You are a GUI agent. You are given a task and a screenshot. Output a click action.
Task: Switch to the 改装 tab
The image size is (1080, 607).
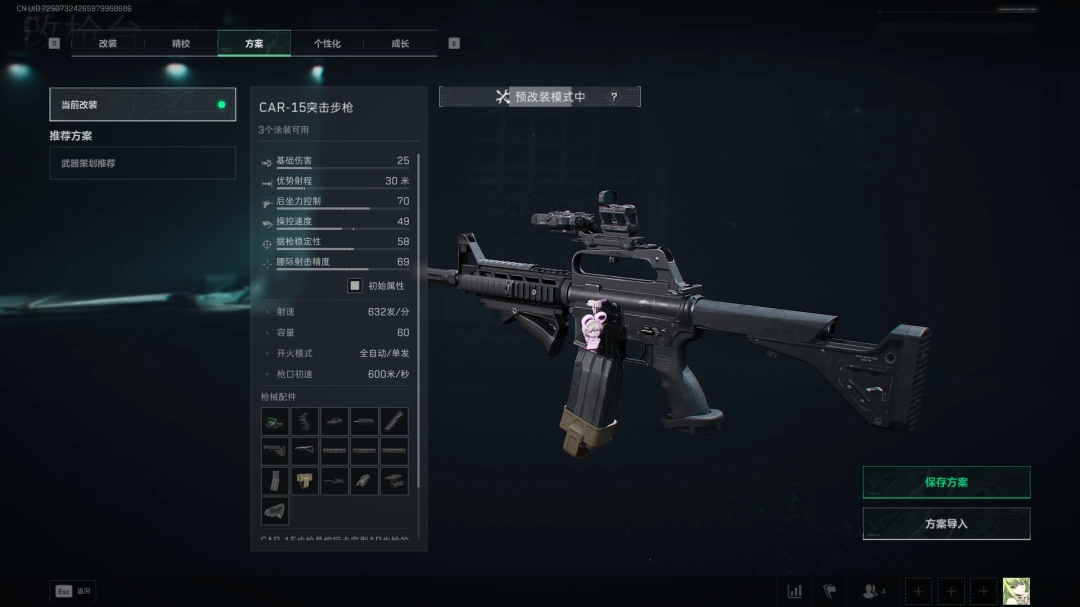click(x=108, y=44)
